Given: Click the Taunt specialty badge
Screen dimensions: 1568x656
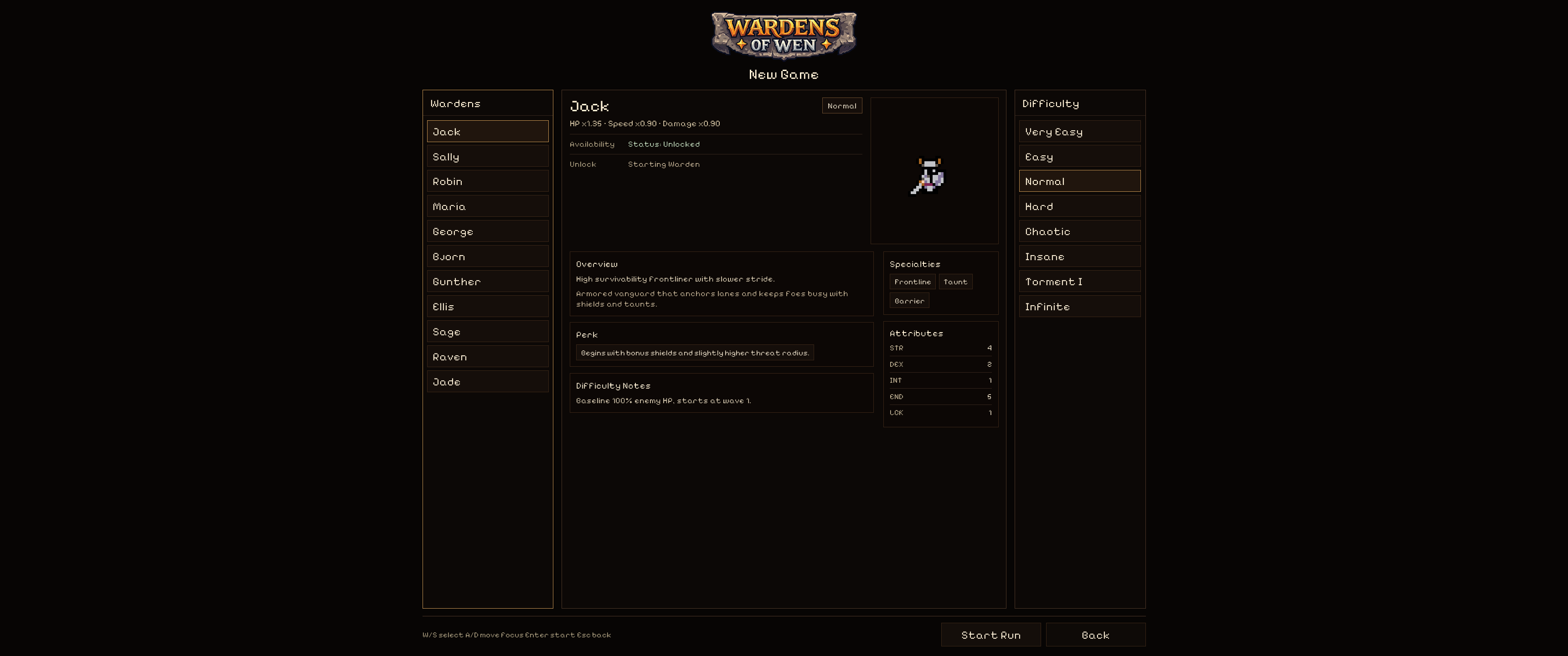Looking at the screenshot, I should point(955,282).
